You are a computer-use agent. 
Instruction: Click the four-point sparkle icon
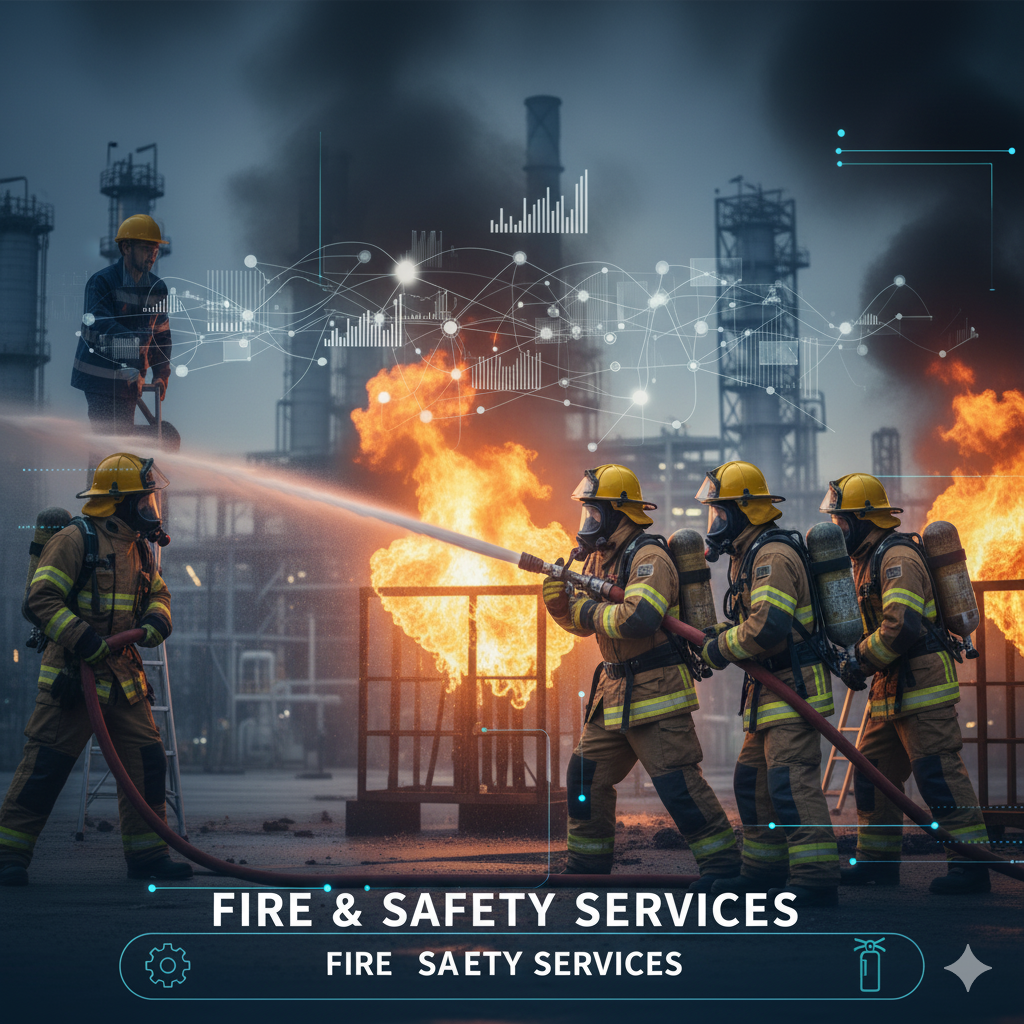pyautogui.click(x=967, y=967)
